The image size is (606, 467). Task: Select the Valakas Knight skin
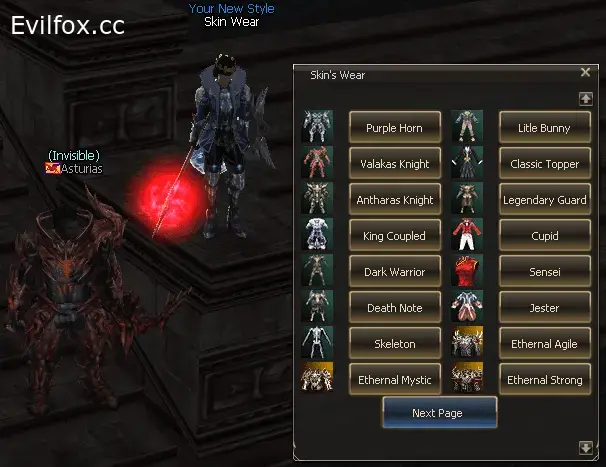[394, 164]
